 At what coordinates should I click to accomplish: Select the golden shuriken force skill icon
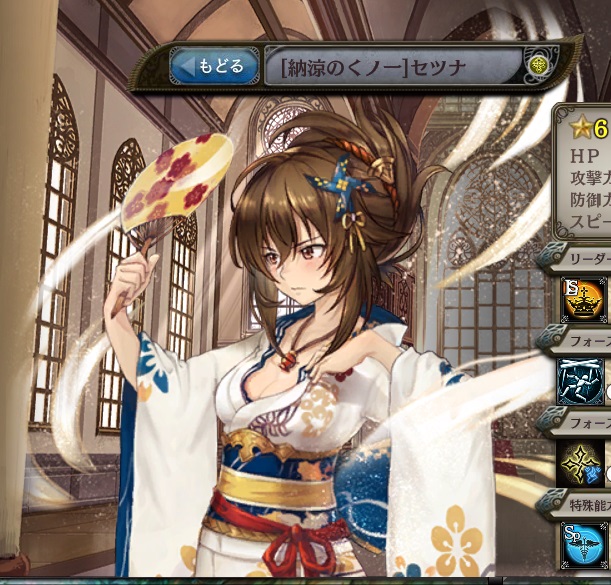tap(584, 462)
